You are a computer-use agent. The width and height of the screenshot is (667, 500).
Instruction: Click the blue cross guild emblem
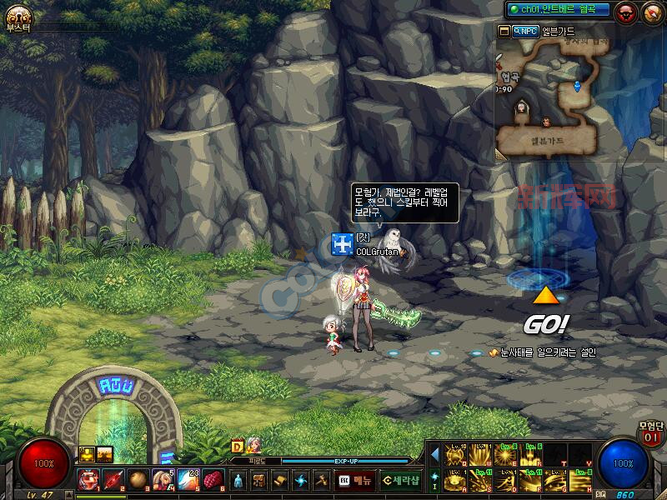point(342,244)
